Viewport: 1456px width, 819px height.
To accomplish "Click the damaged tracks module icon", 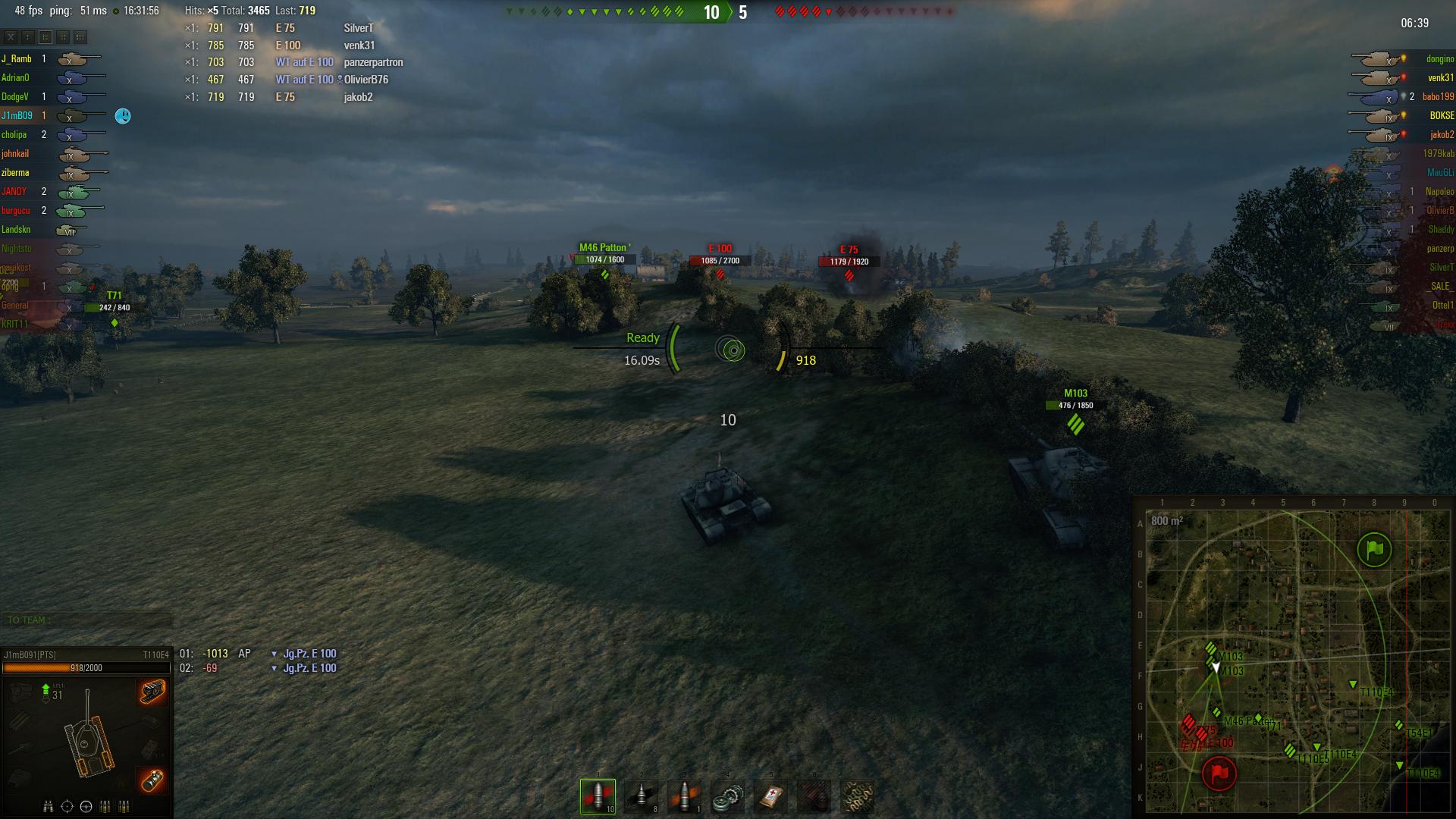I will [x=152, y=692].
